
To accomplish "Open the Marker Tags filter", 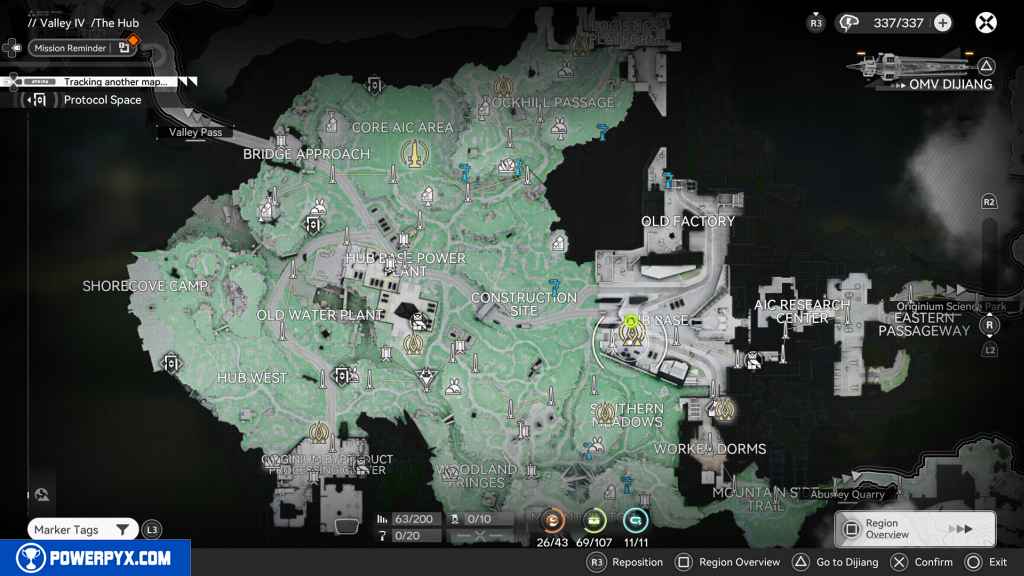I will pos(82,530).
